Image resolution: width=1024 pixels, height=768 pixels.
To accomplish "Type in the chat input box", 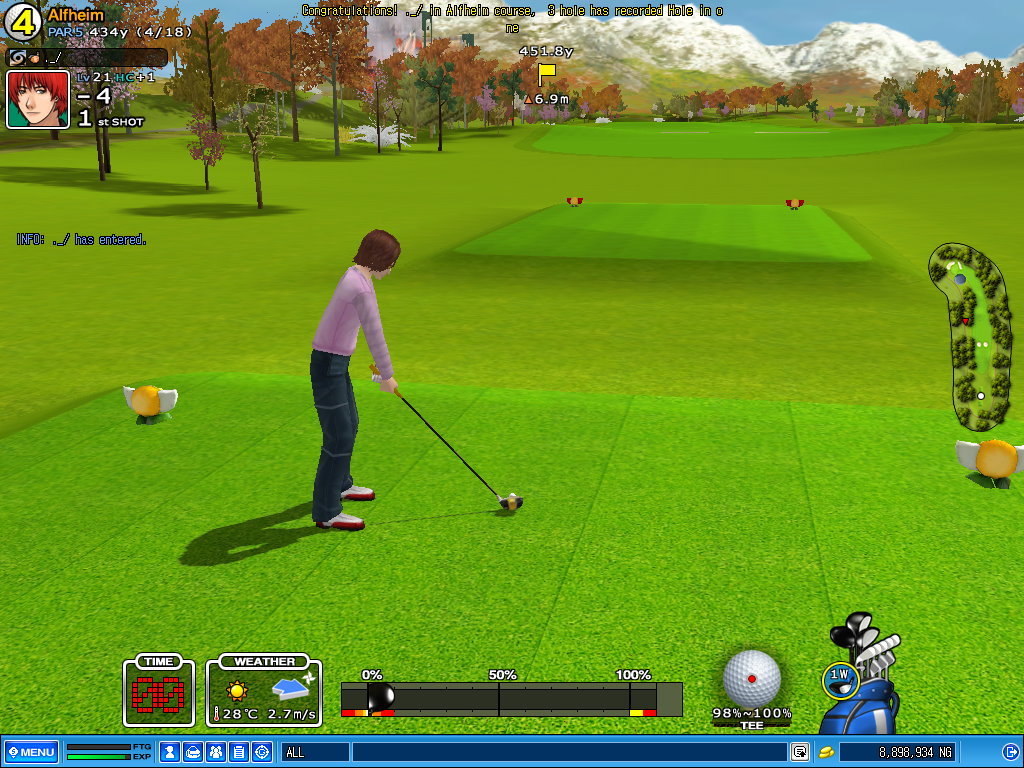I will point(568,752).
